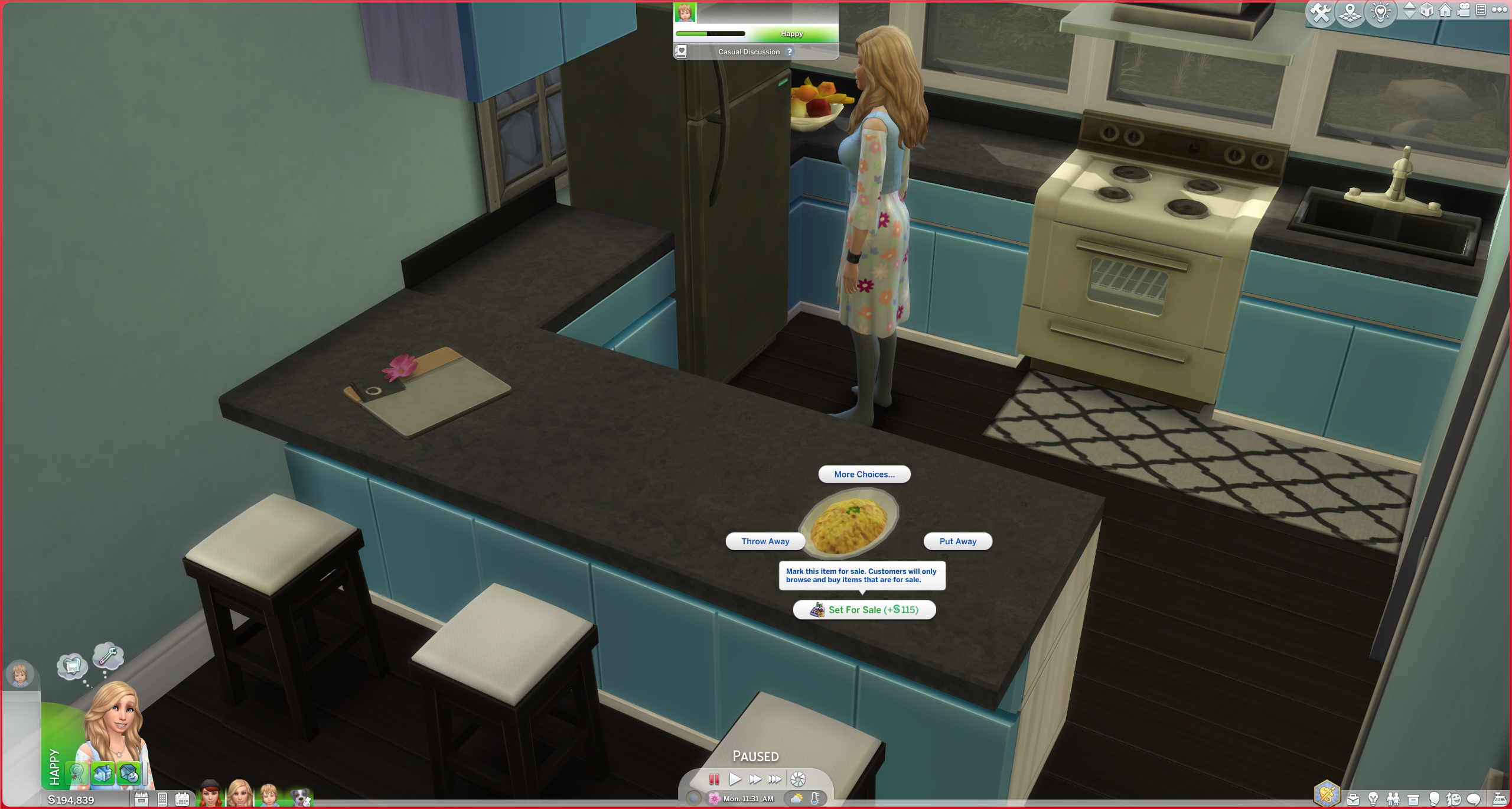1512x809 pixels.
Task: Open Build Mode with the hammer-and-wrench icon
Action: (x=1321, y=12)
